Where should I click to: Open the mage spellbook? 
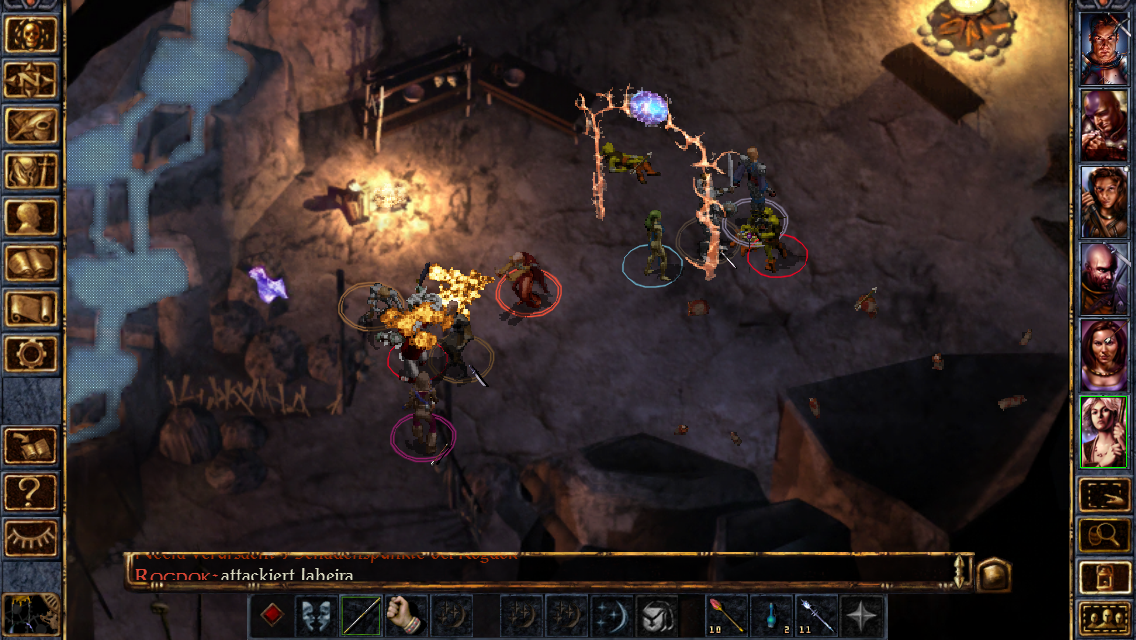(x=31, y=264)
